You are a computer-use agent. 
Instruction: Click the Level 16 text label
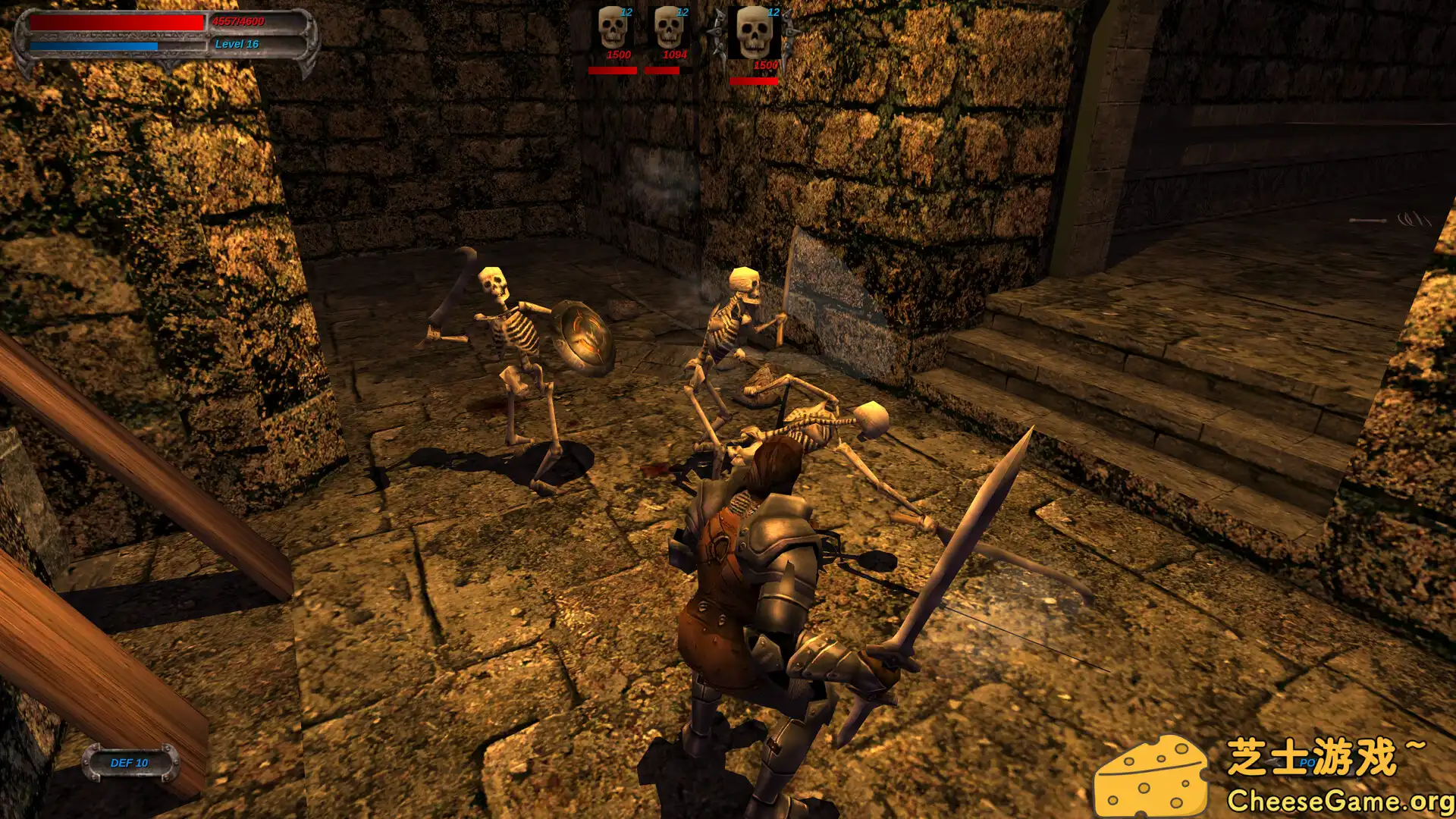[235, 44]
